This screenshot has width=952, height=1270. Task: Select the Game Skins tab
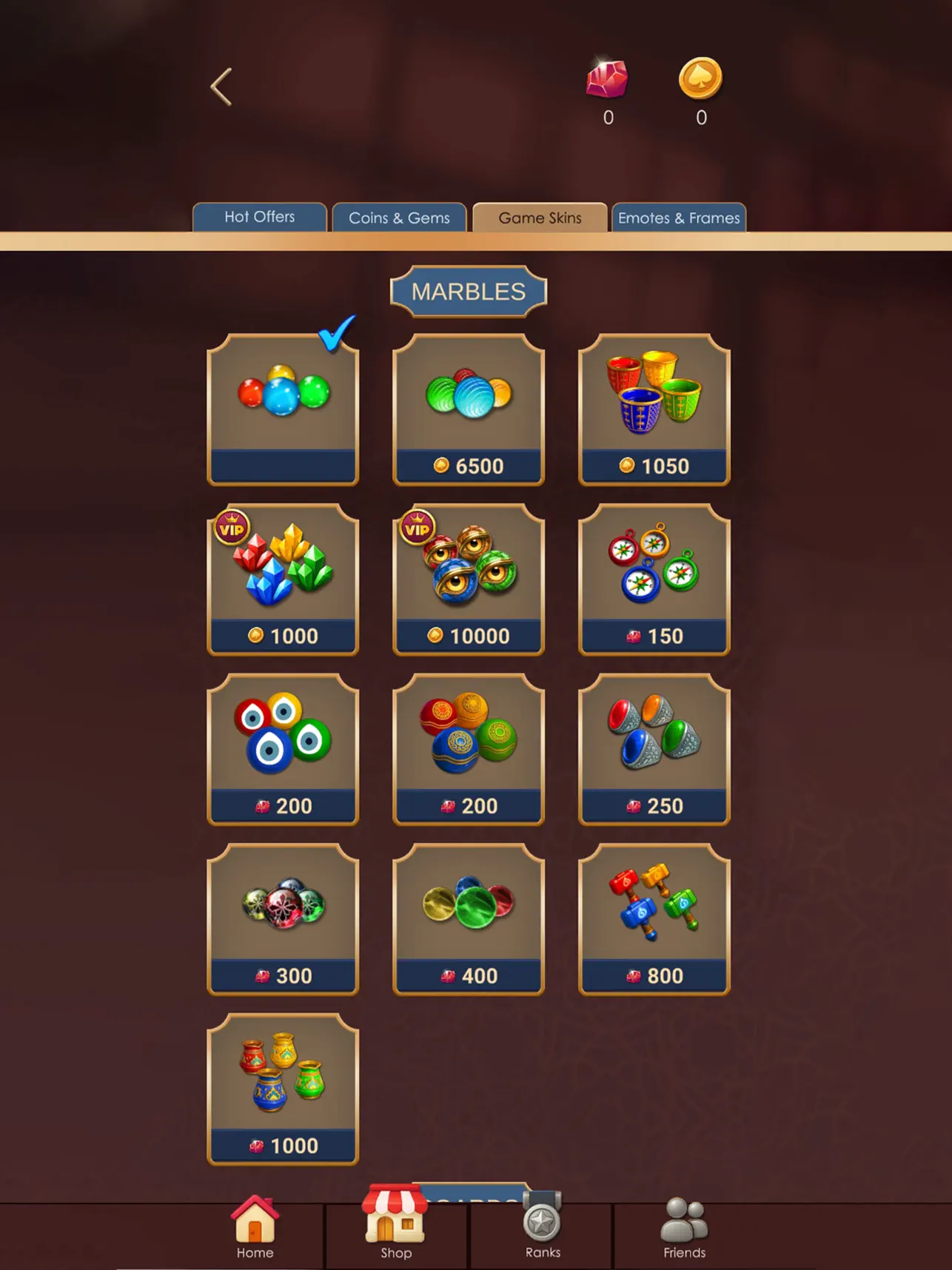point(540,218)
